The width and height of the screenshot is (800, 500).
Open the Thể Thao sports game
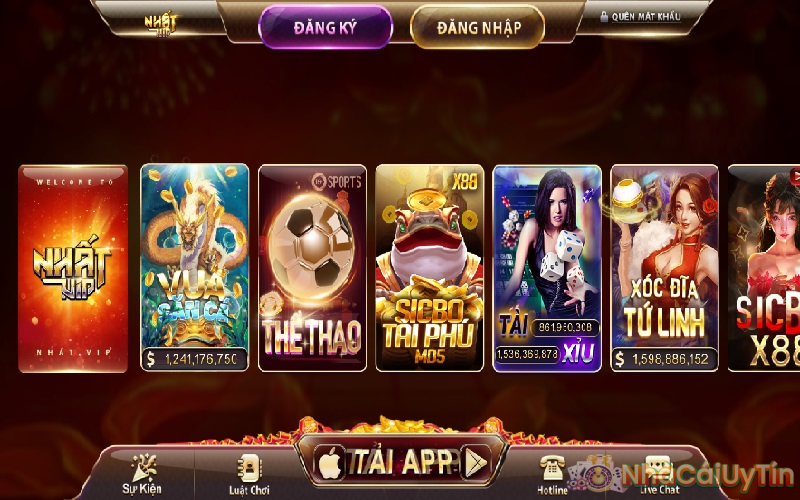pos(312,268)
